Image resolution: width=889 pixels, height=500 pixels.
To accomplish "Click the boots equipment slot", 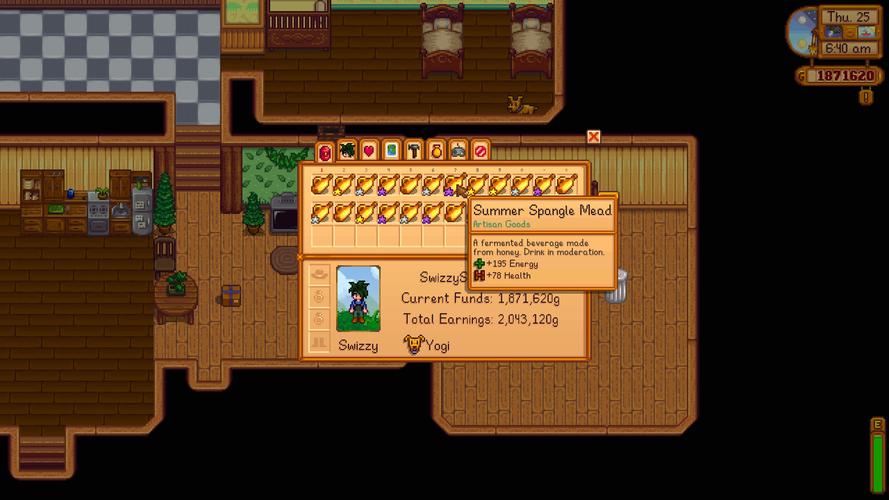I will coord(320,343).
